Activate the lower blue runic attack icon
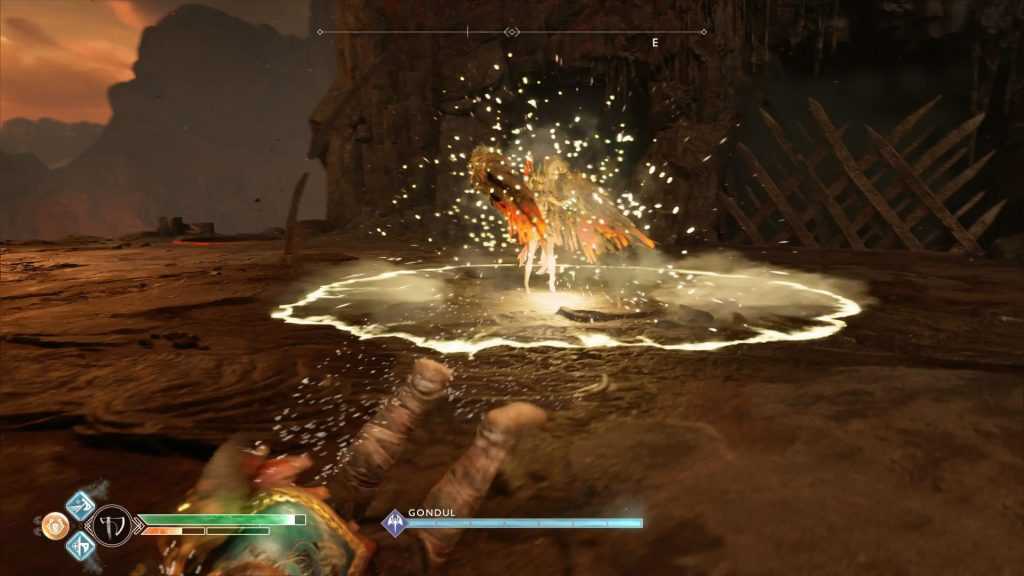1024x576 pixels. pos(80,545)
